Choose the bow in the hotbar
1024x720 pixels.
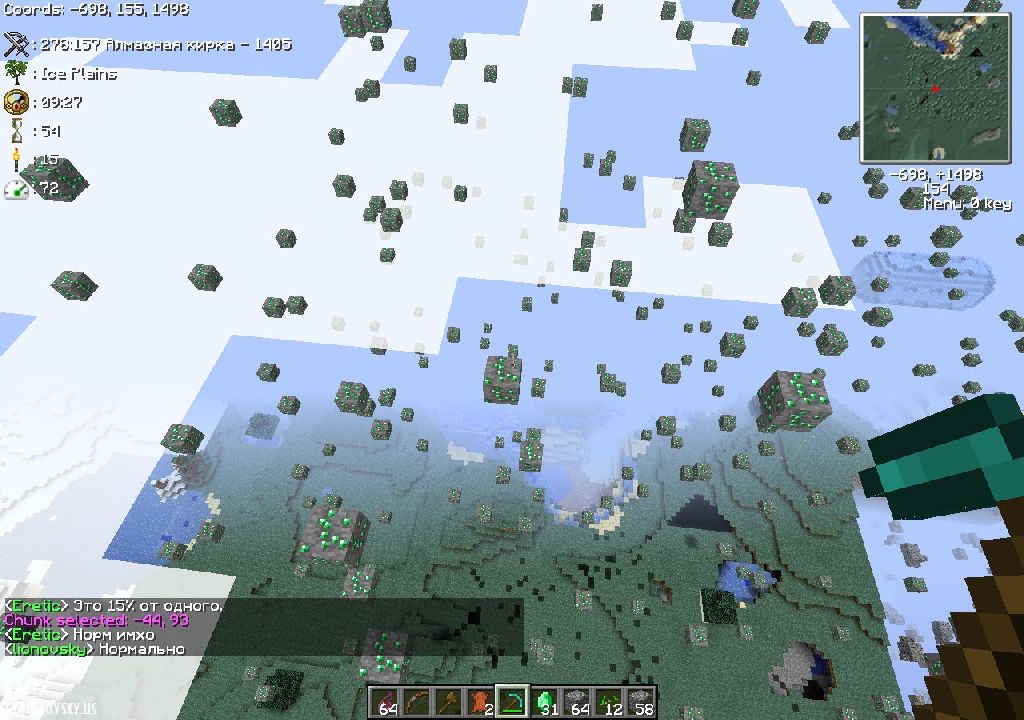tap(416, 702)
